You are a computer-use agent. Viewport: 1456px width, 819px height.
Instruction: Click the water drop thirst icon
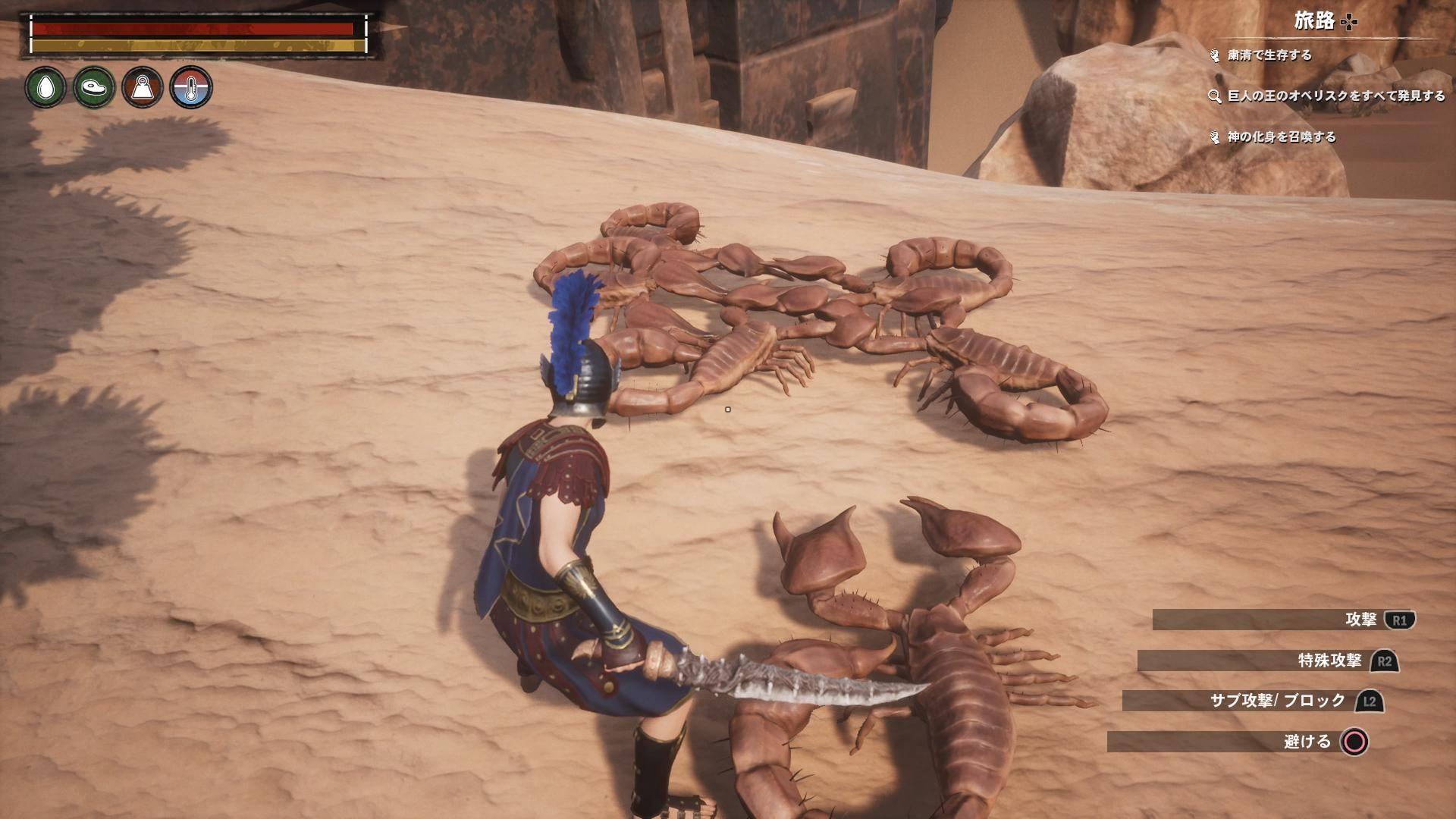coord(45,87)
